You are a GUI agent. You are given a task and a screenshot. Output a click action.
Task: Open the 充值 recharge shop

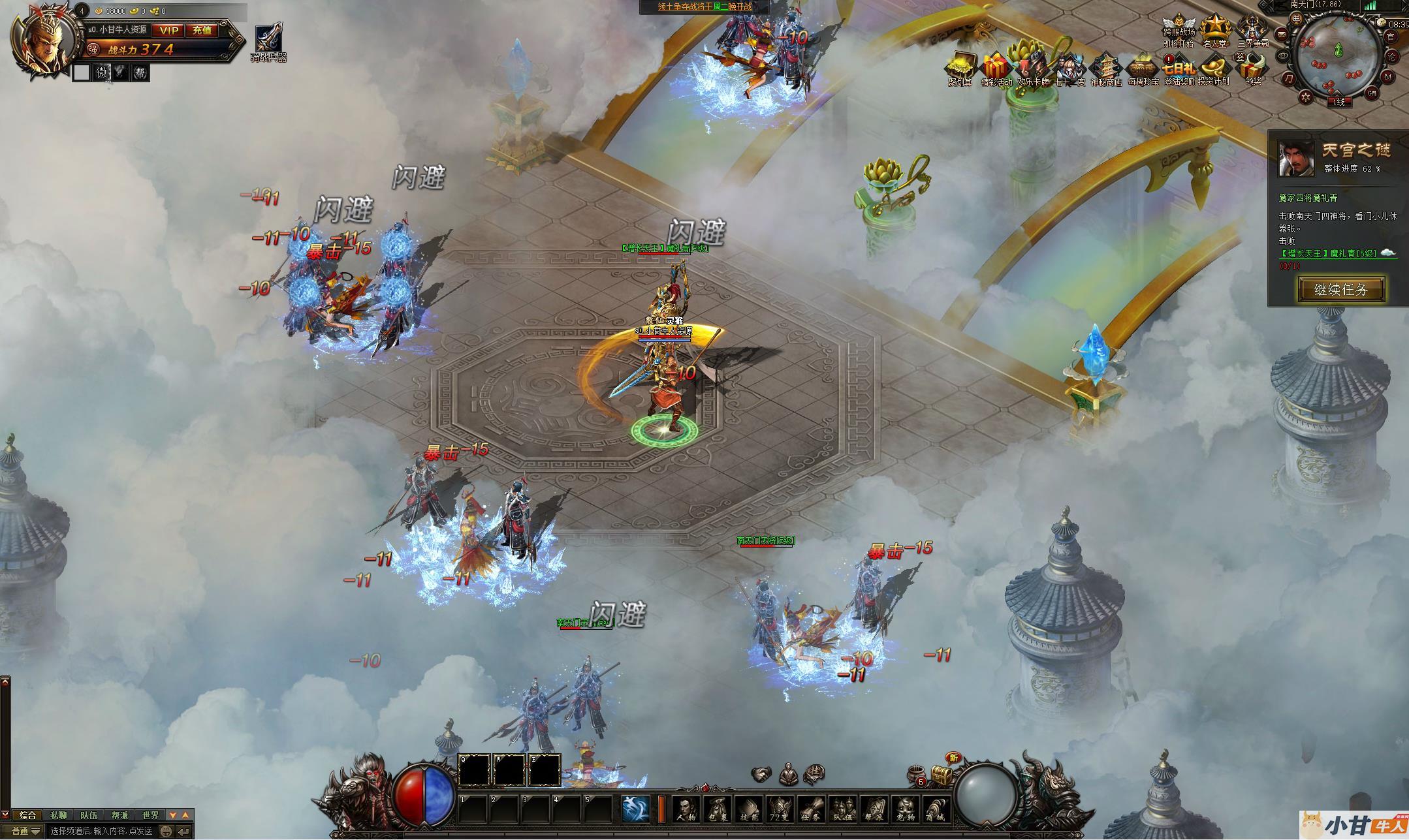pos(202,30)
